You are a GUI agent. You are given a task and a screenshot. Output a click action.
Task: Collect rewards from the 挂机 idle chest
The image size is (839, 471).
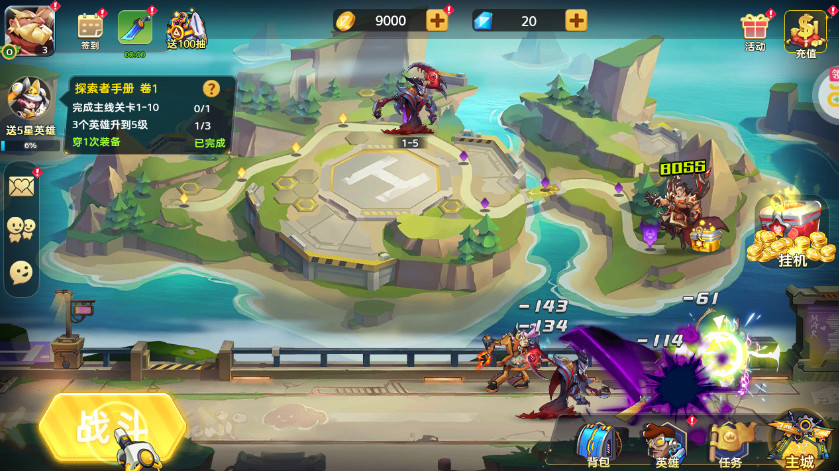[792, 235]
